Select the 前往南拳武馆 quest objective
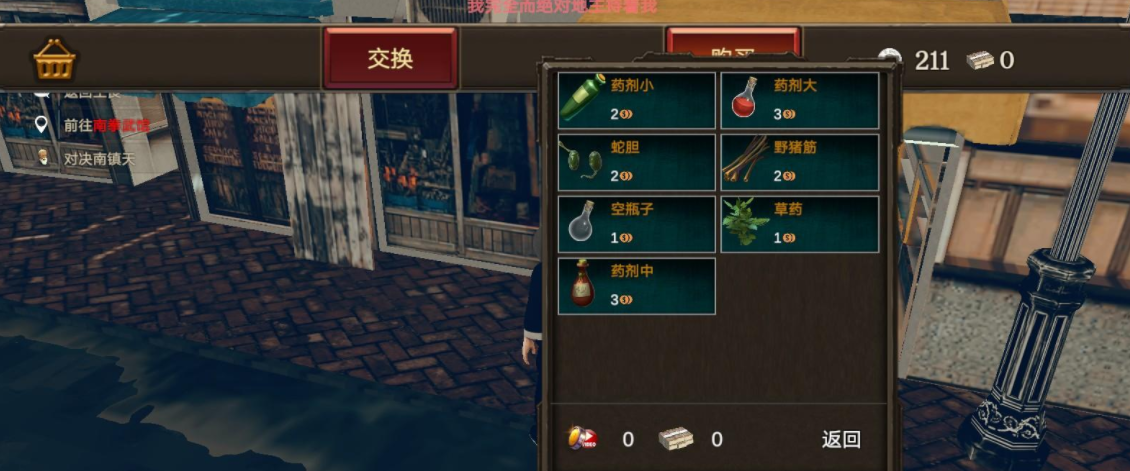 point(105,125)
